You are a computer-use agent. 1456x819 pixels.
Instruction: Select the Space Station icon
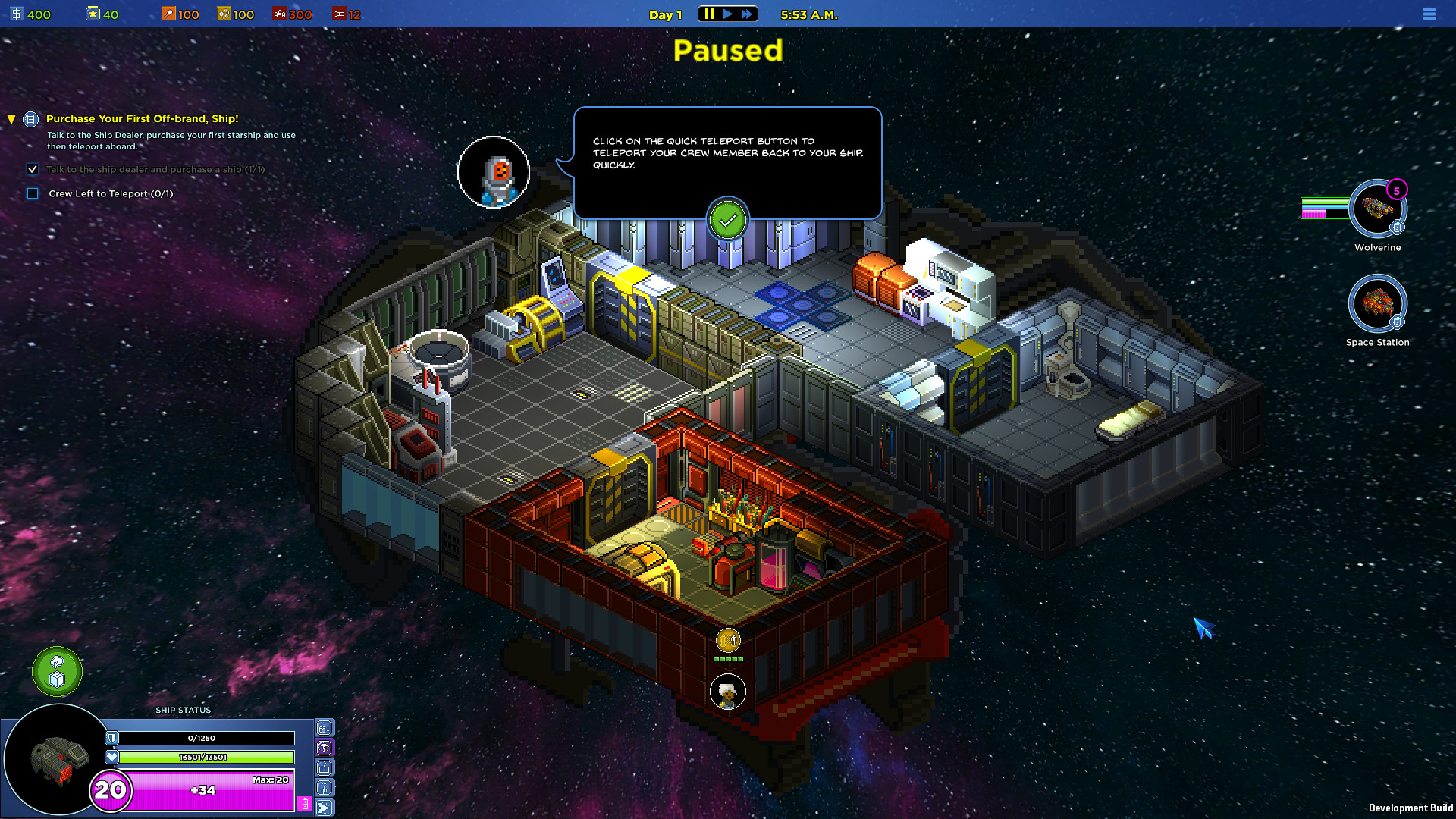tap(1377, 303)
